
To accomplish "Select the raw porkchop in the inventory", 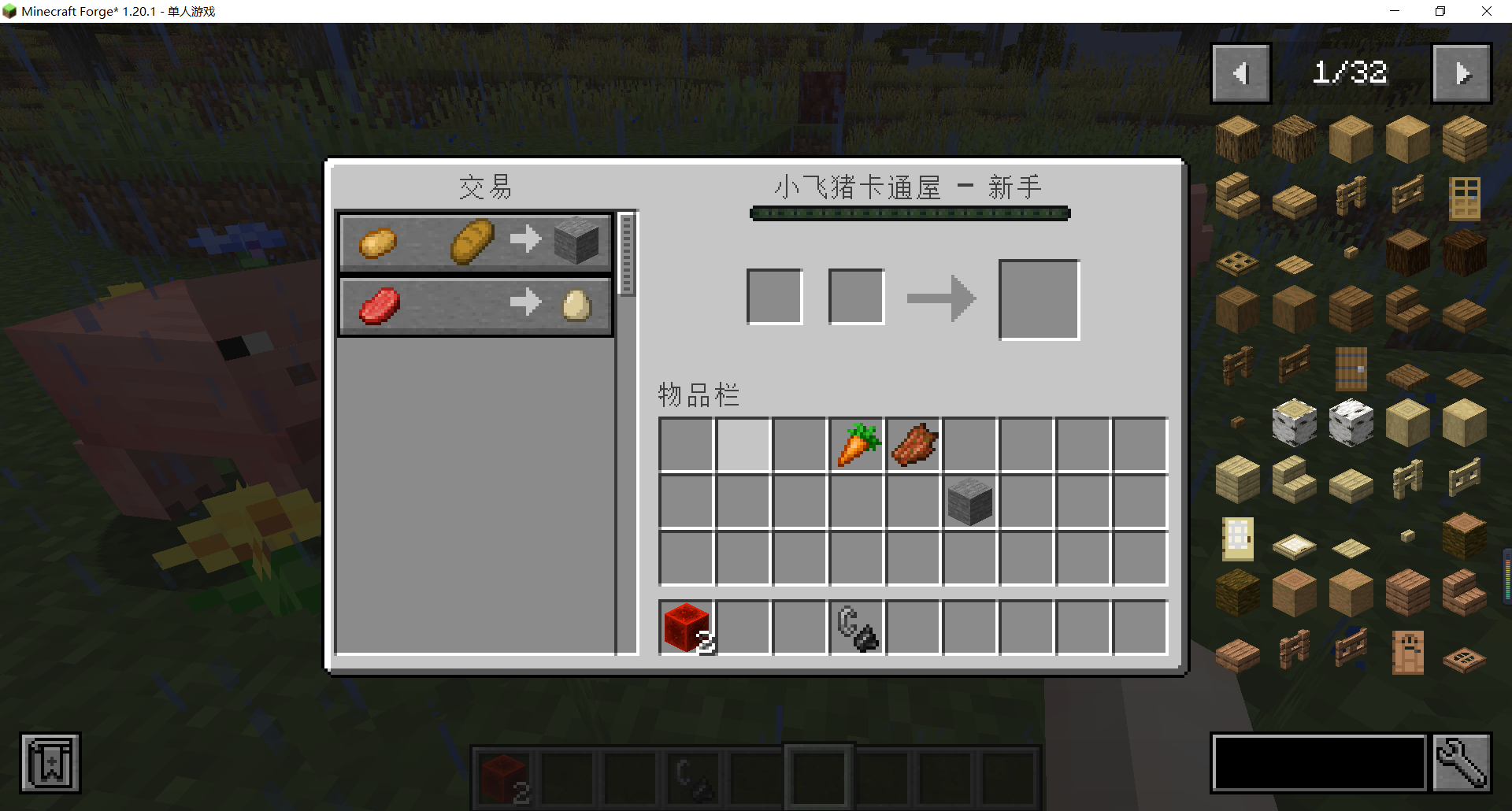I will (x=913, y=444).
